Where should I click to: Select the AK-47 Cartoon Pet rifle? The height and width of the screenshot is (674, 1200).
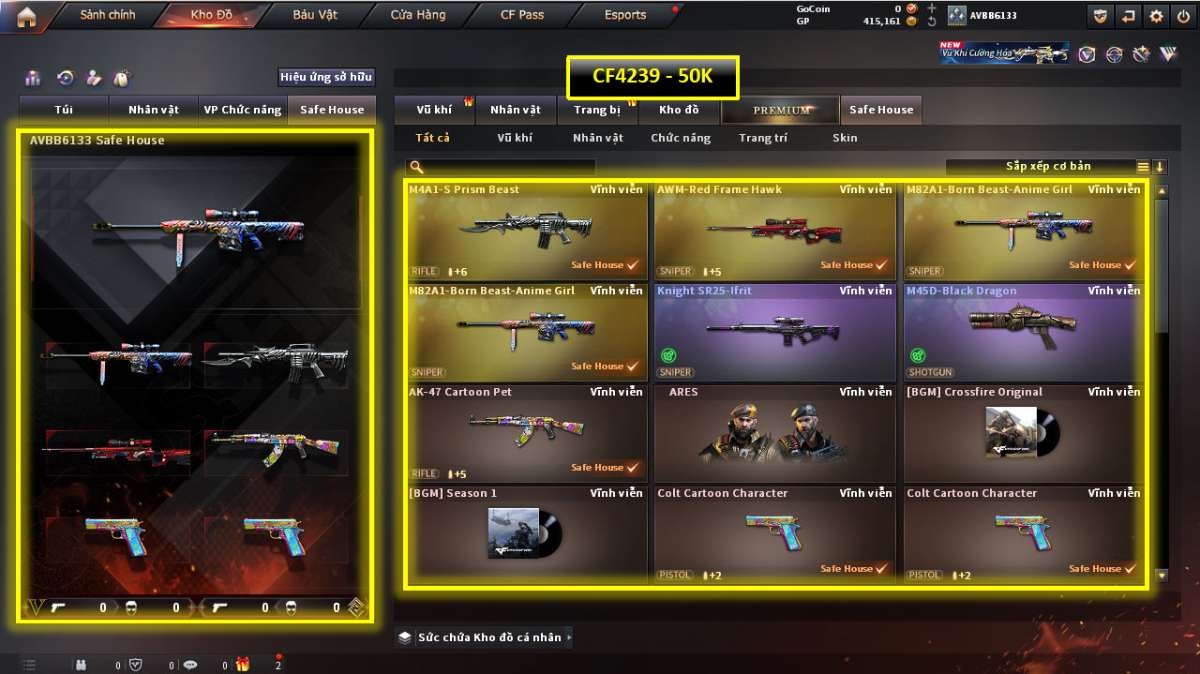(526, 433)
